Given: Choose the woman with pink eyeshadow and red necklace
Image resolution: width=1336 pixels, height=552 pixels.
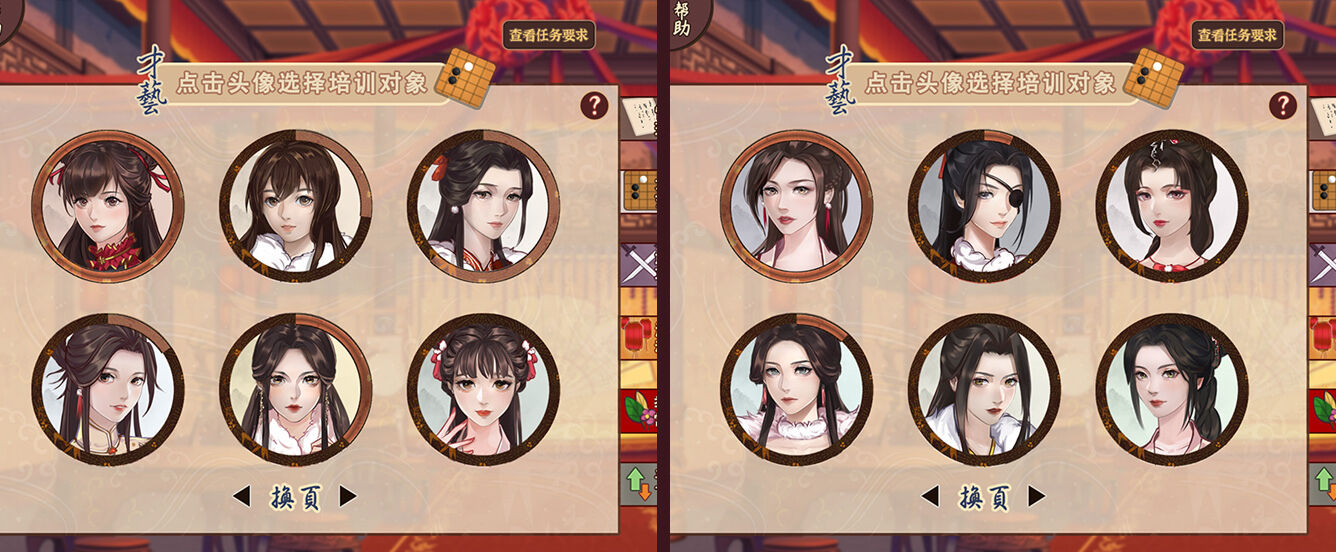Looking at the screenshot, I should pyautogui.click(x=1171, y=207).
